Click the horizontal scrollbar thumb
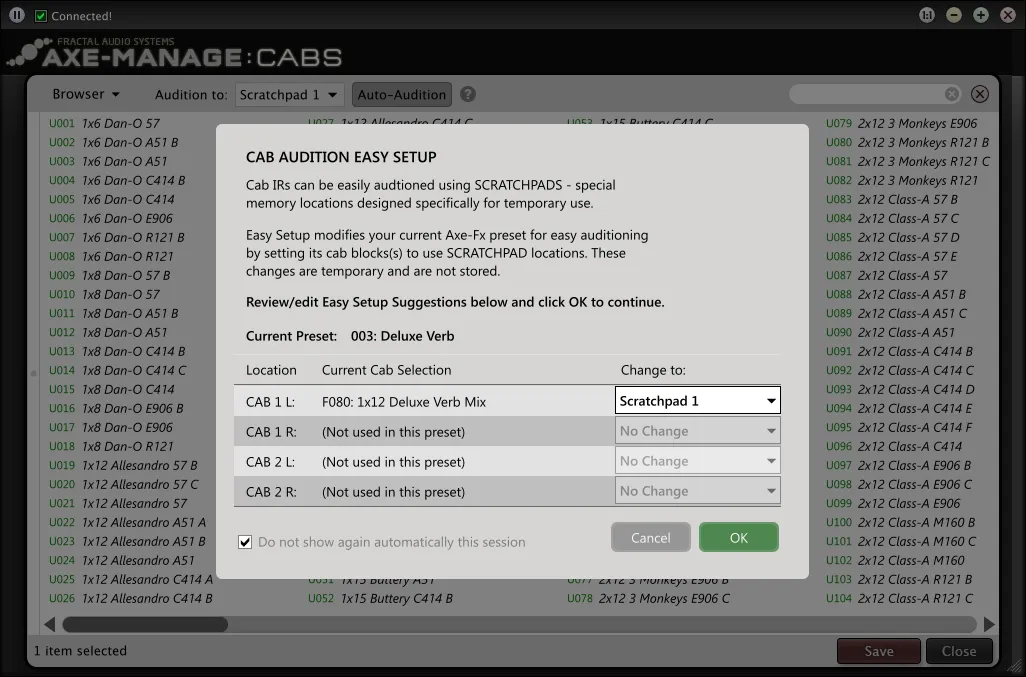The height and width of the screenshot is (677, 1026). 145,624
